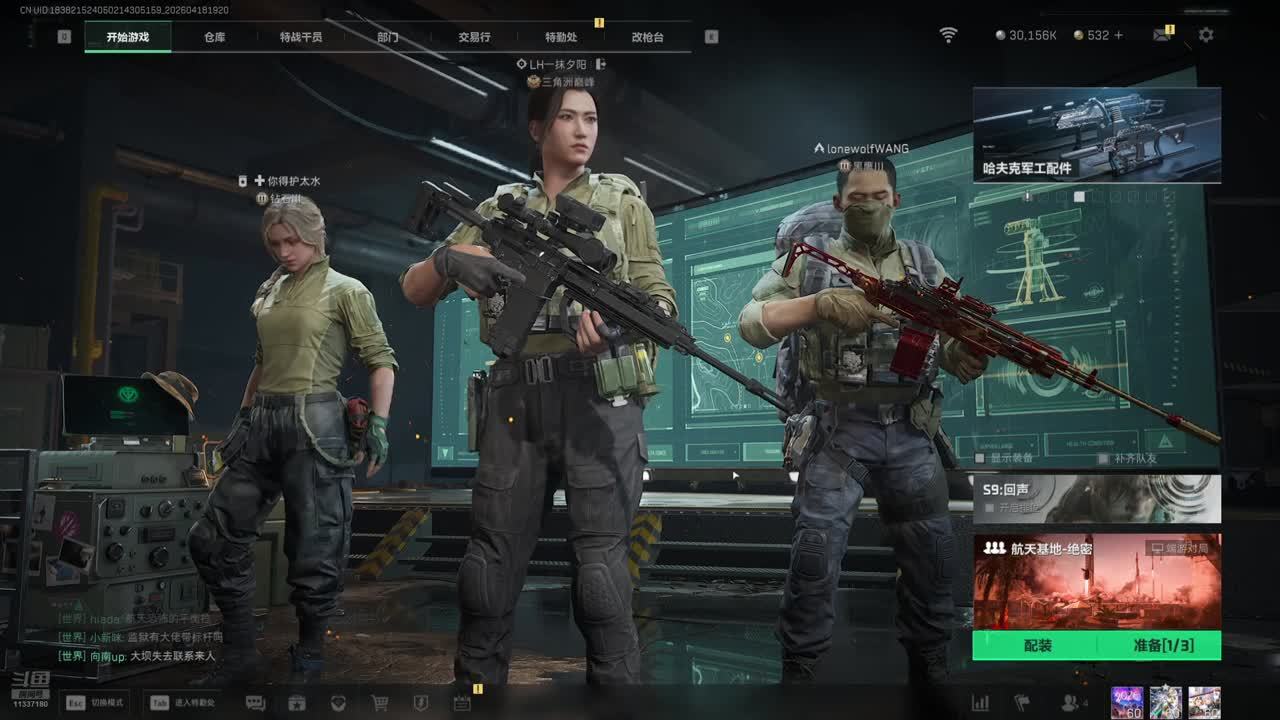This screenshot has height=720, width=1280.
Task: Open the settings gear icon
Action: [x=1206, y=35]
